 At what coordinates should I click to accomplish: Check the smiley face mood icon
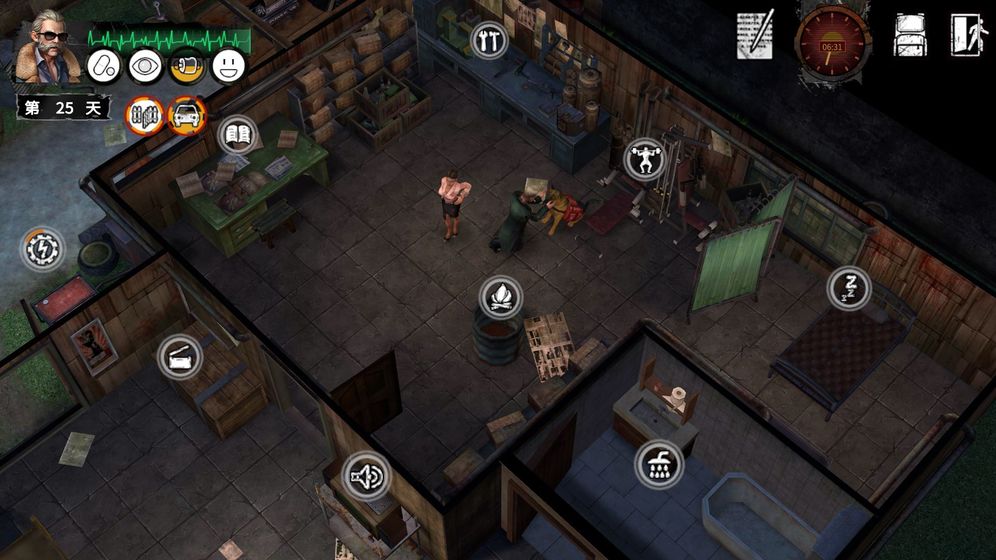click(x=229, y=66)
